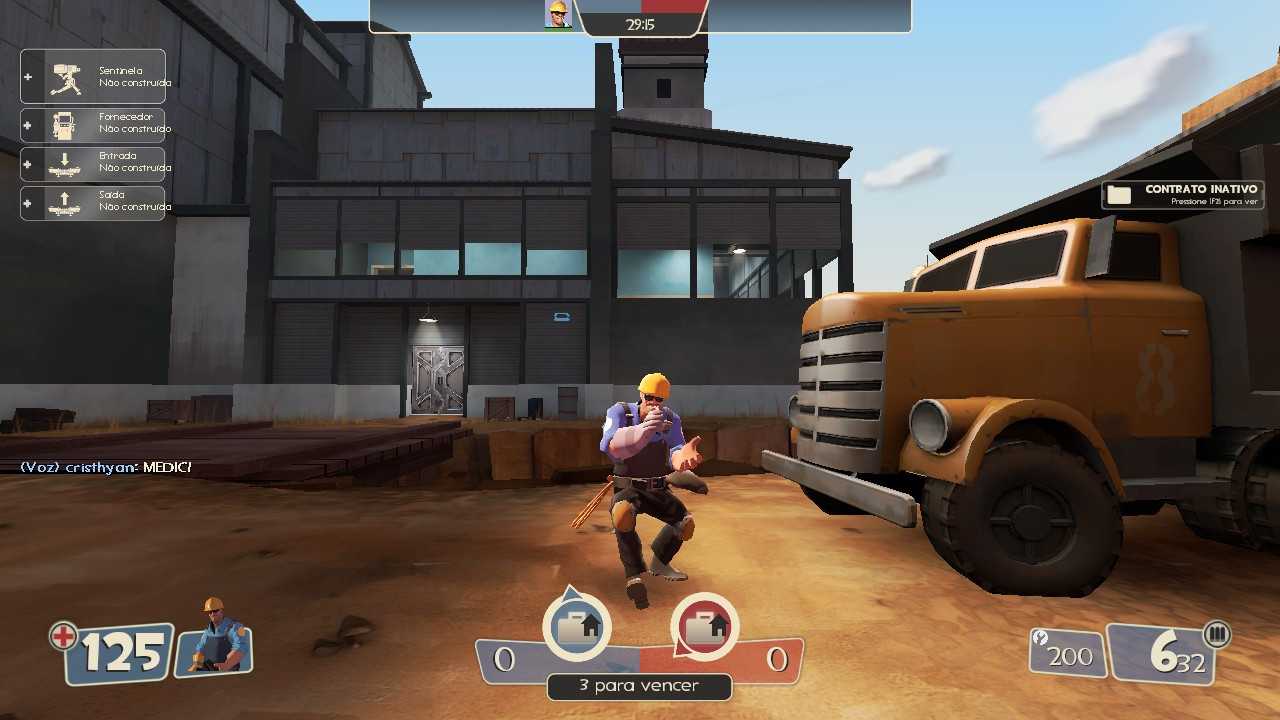
Task: Select the Fornecedor build icon
Action: tap(62, 125)
